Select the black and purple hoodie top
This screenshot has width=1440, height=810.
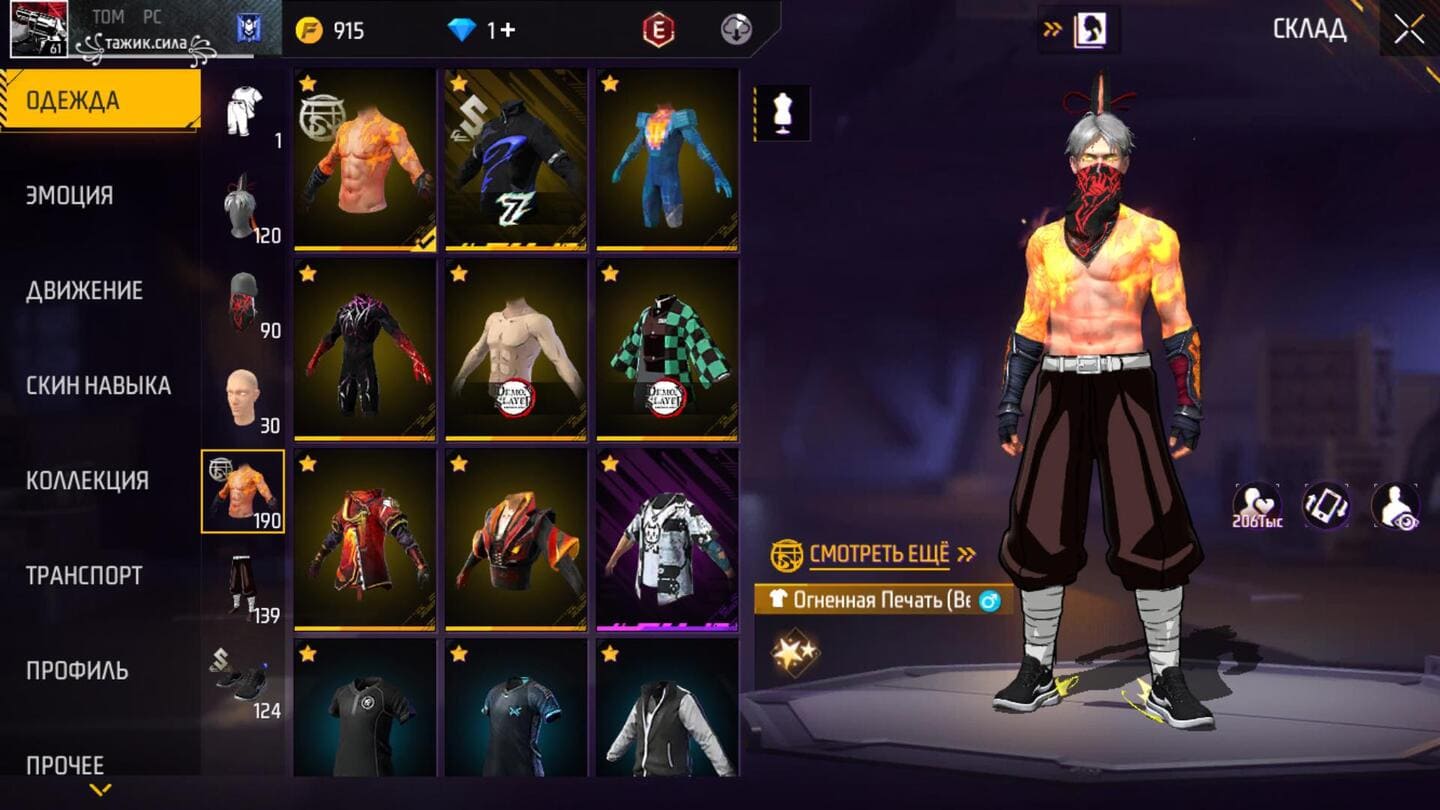coord(516,158)
